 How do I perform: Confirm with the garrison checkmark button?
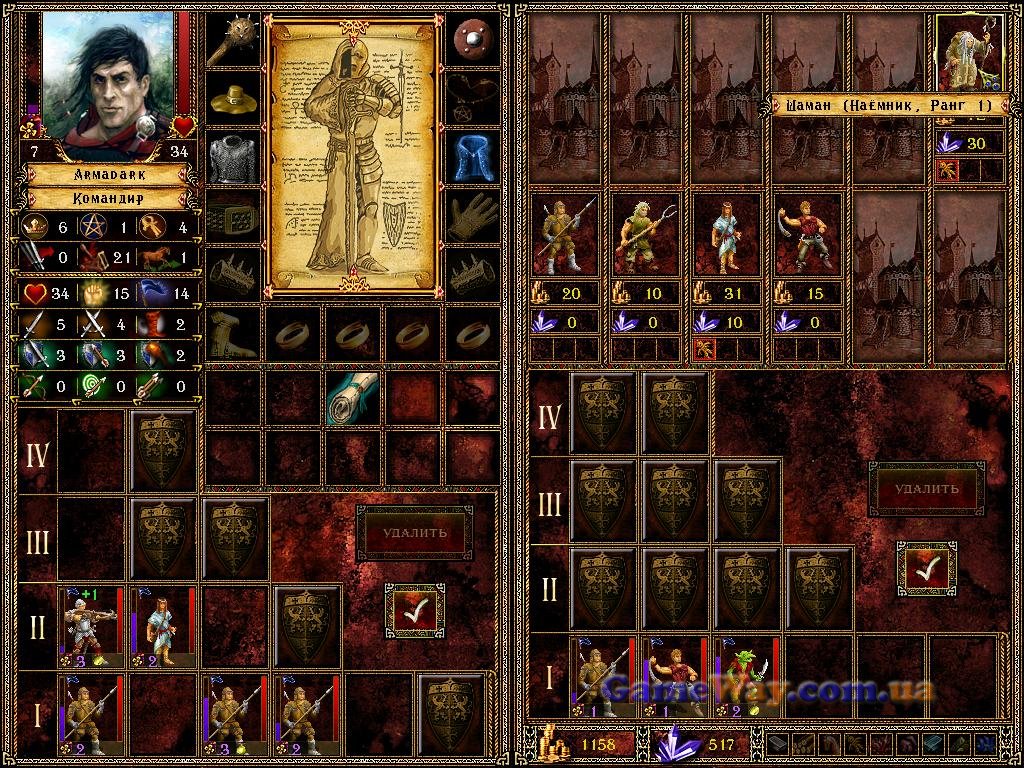pyautogui.click(x=926, y=569)
